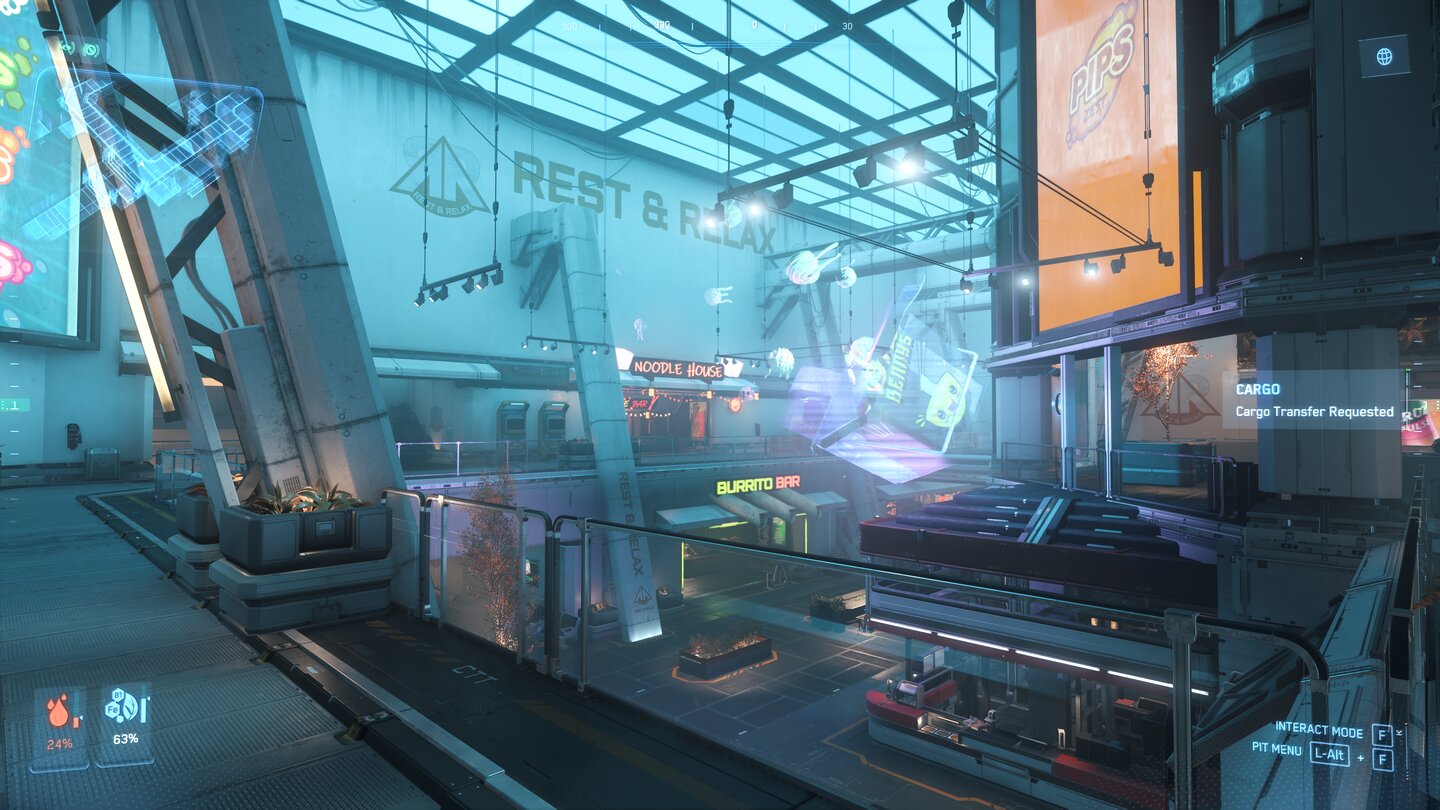The width and height of the screenshot is (1440, 810).
Task: Click the Fe element badge inside the nutrition icon
Action: tap(113, 709)
